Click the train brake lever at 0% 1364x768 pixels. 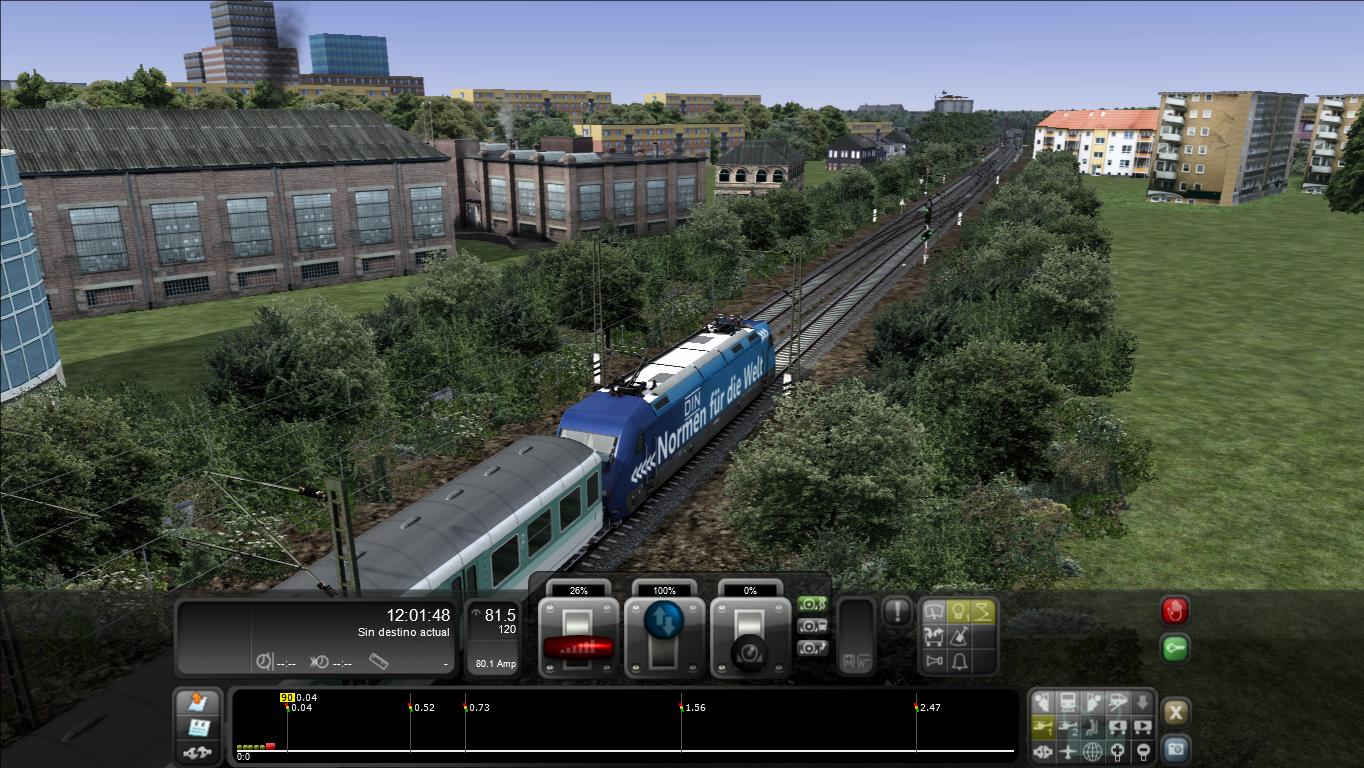click(x=750, y=637)
